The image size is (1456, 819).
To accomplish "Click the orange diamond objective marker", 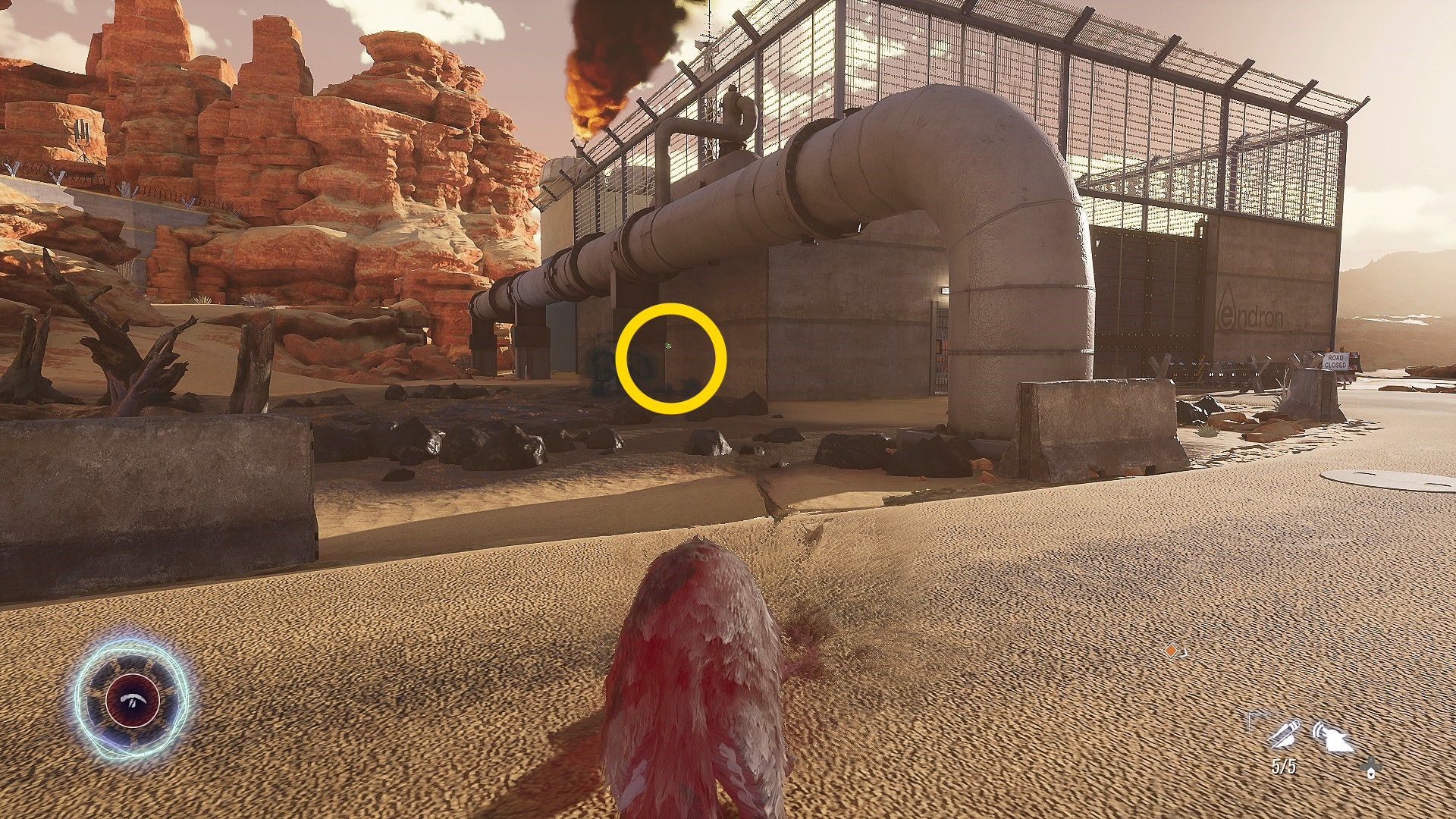I will click(x=1172, y=651).
